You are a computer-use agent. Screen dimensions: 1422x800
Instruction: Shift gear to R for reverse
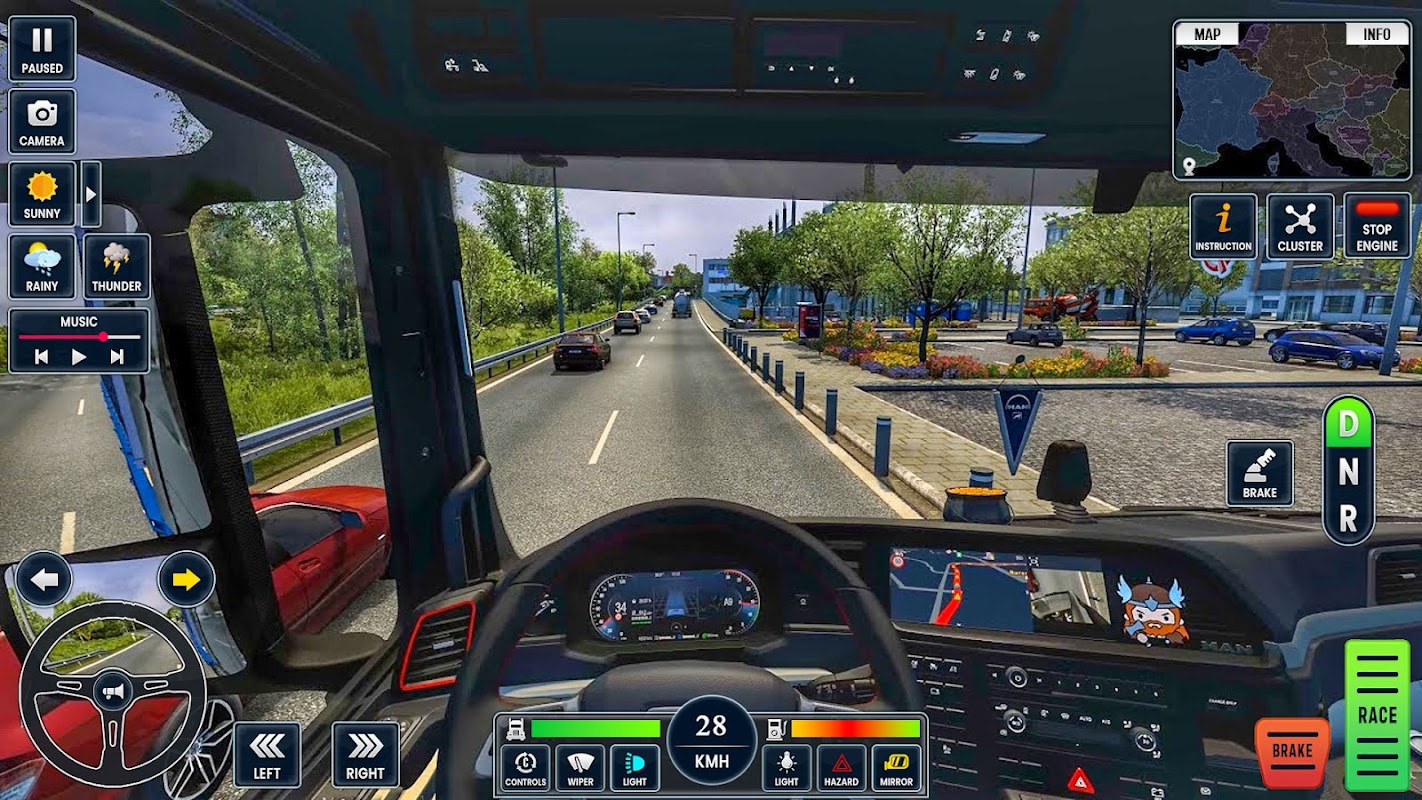[x=1348, y=518]
